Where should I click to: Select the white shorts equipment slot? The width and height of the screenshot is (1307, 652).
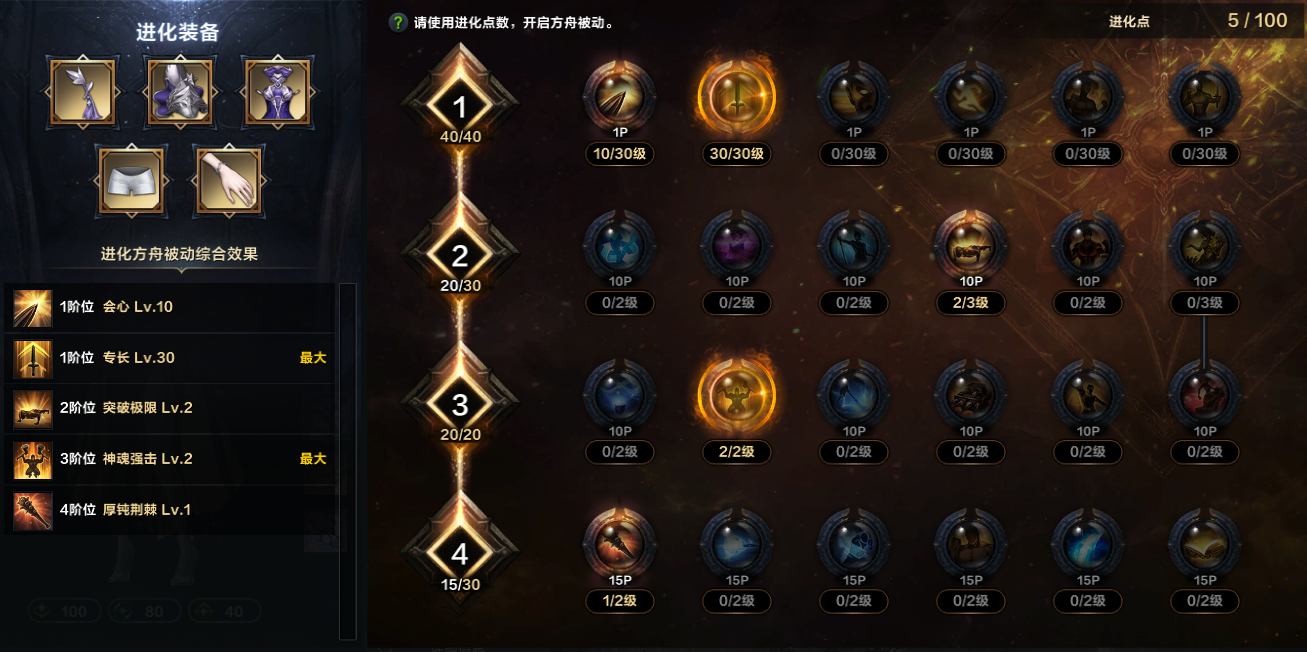131,182
